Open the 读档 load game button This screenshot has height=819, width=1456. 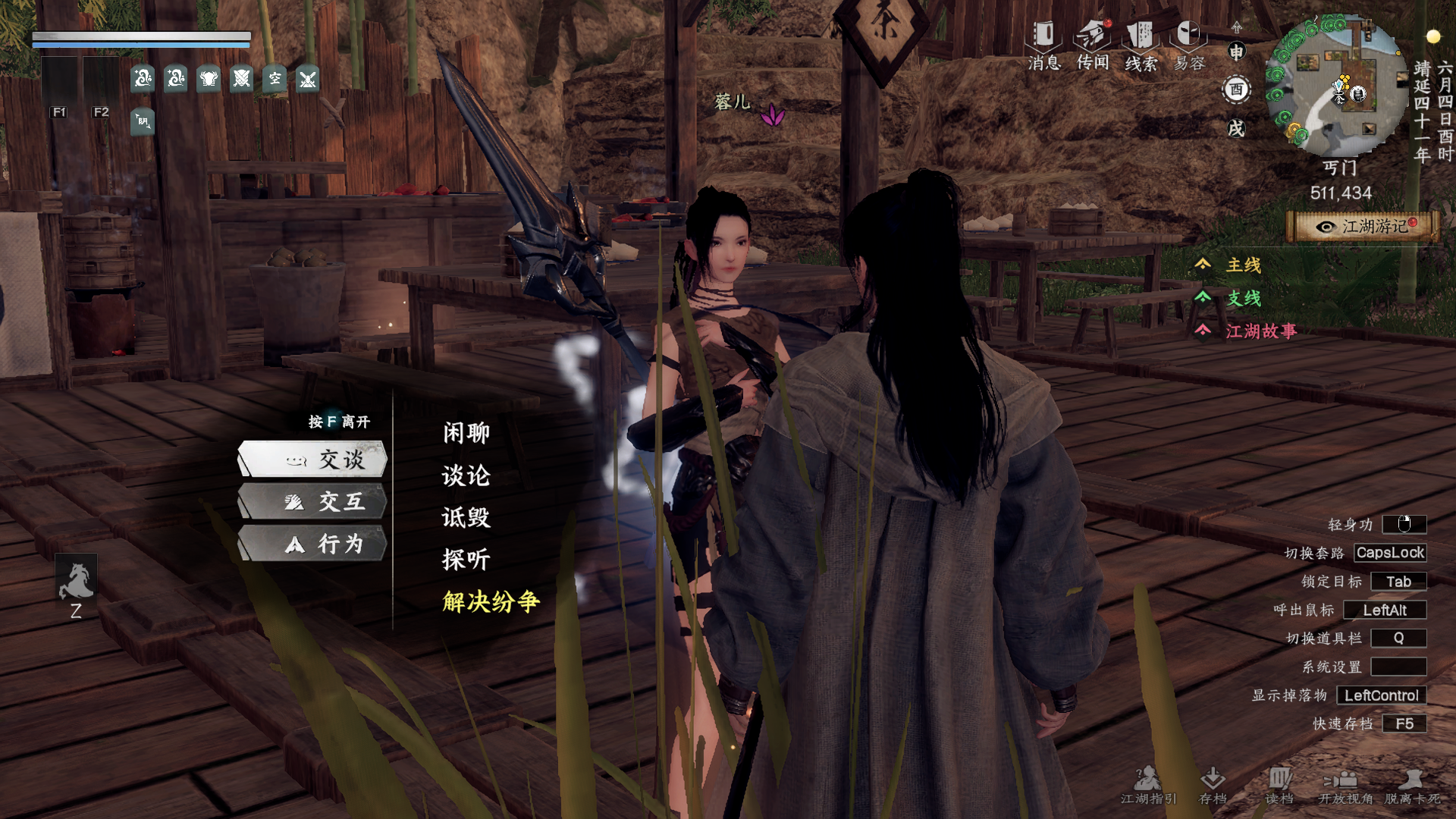click(x=1279, y=785)
